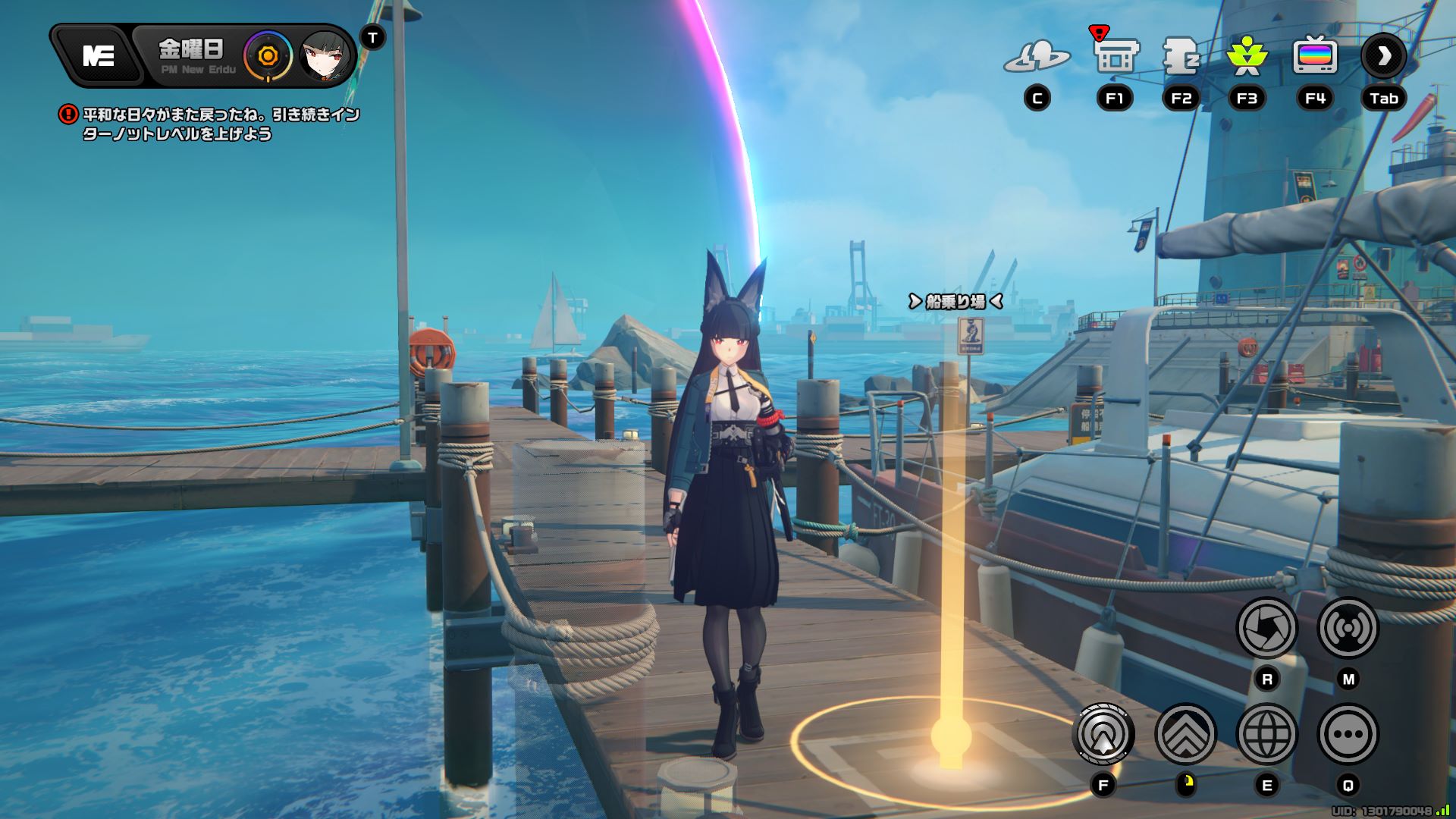
Task: Expand the arrow menu at top right
Action: tap(1383, 56)
